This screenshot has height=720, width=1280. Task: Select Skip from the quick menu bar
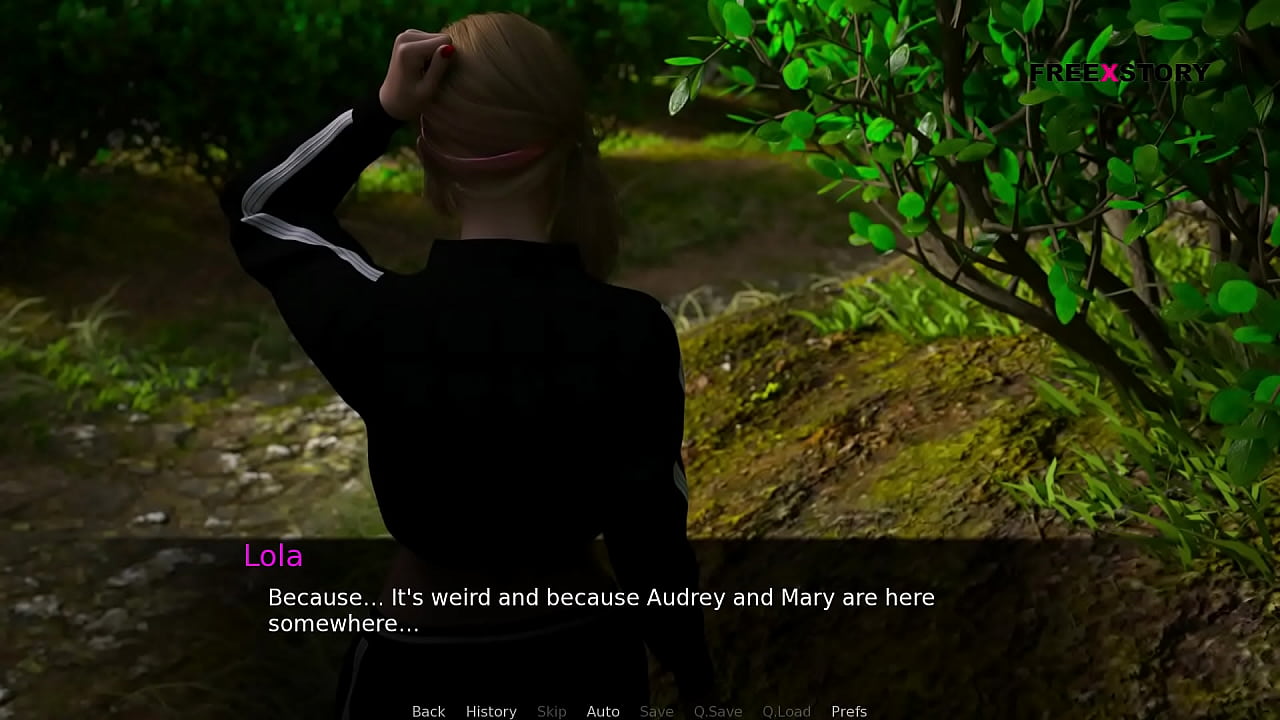[551, 711]
